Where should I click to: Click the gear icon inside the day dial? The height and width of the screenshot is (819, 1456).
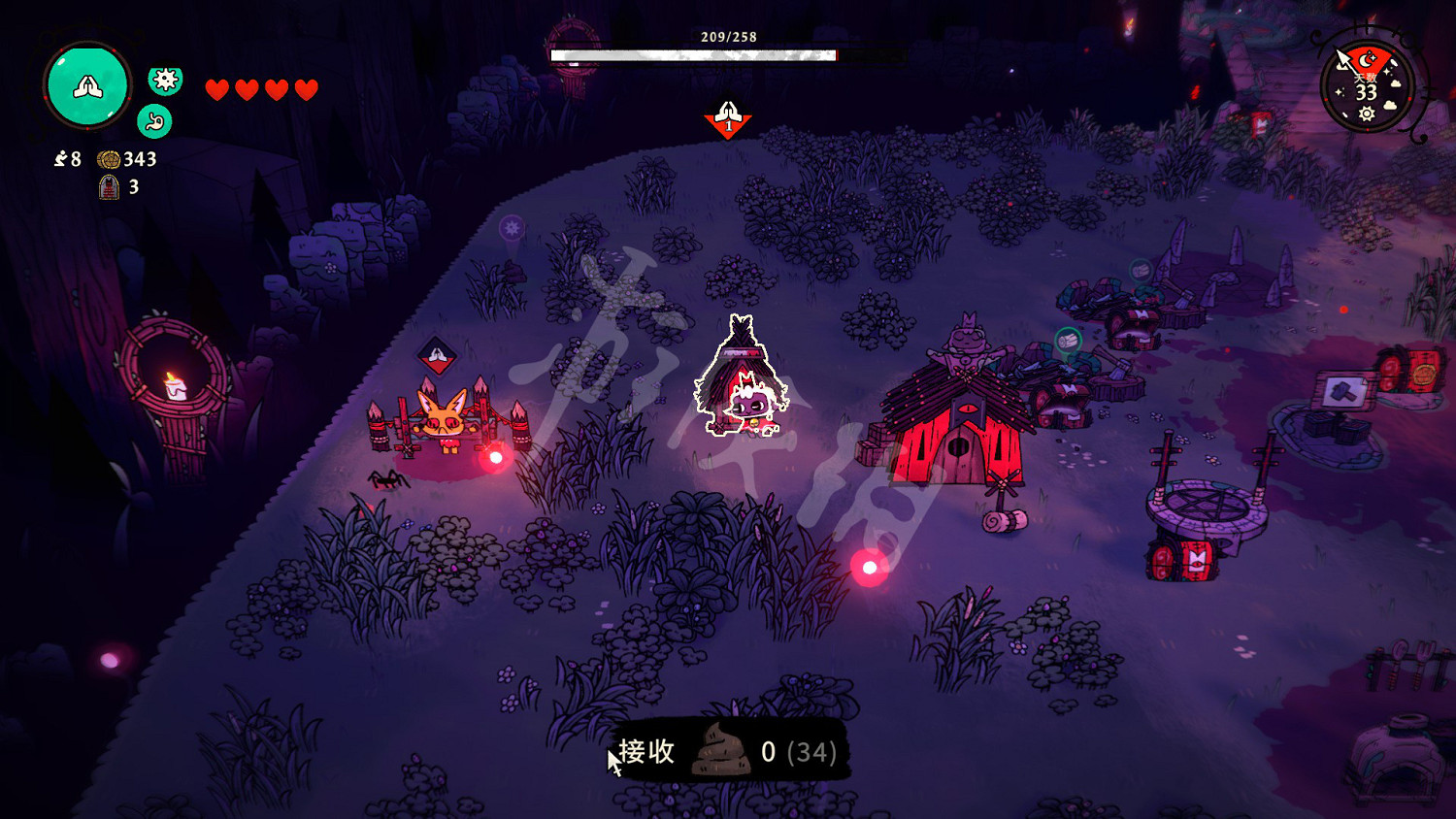(1366, 112)
